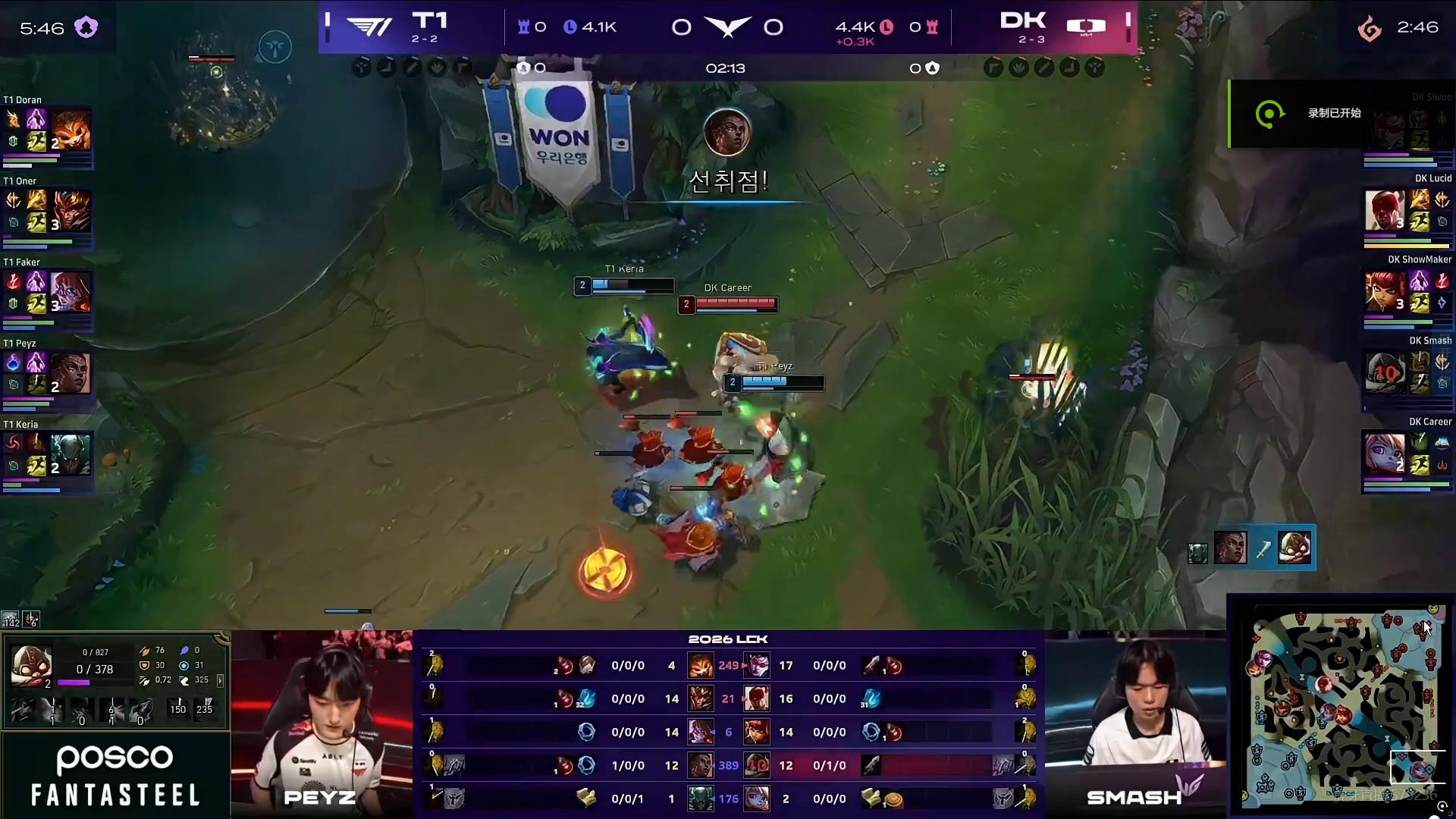Viewport: 1456px width, 819px height.
Task: Select DK Lucid's champion portrait
Action: (x=1385, y=210)
